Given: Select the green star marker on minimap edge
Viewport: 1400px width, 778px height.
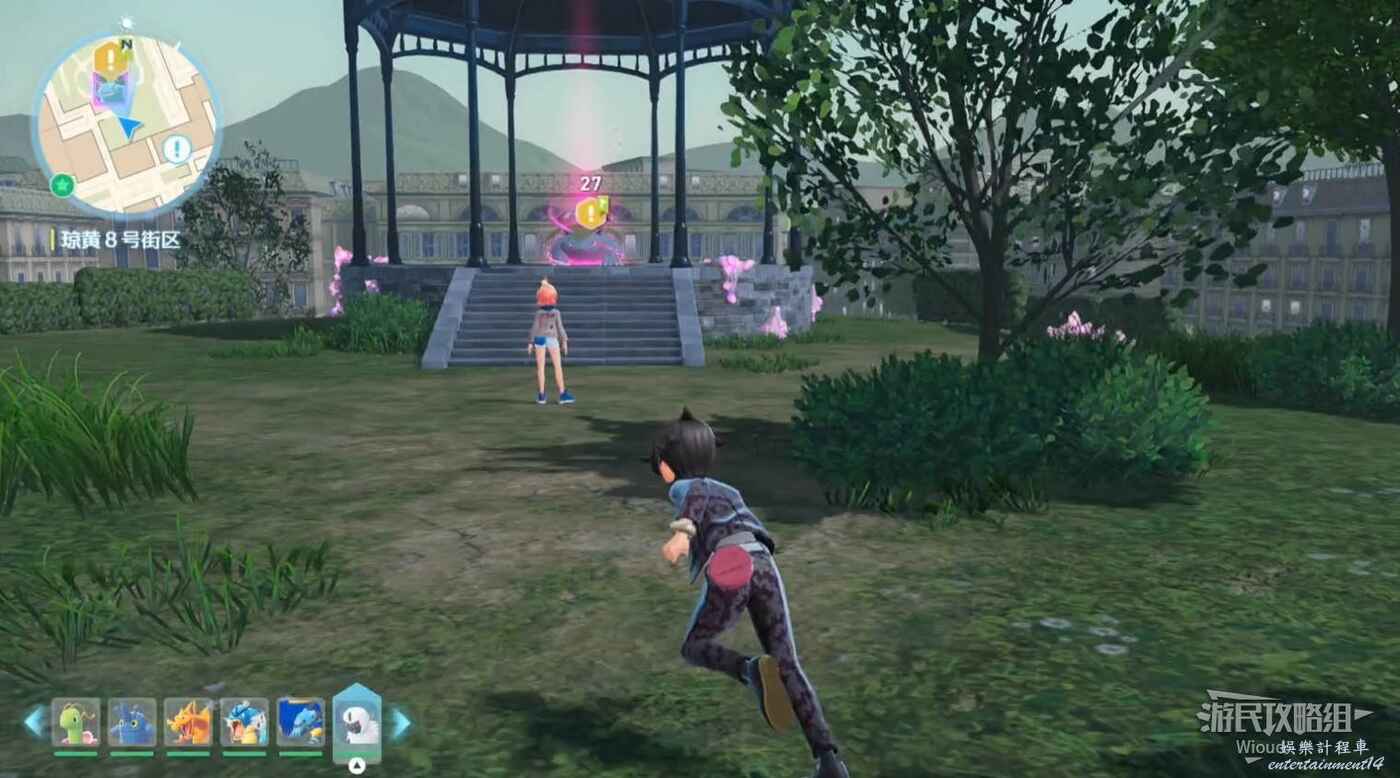Looking at the screenshot, I should pos(62,184).
